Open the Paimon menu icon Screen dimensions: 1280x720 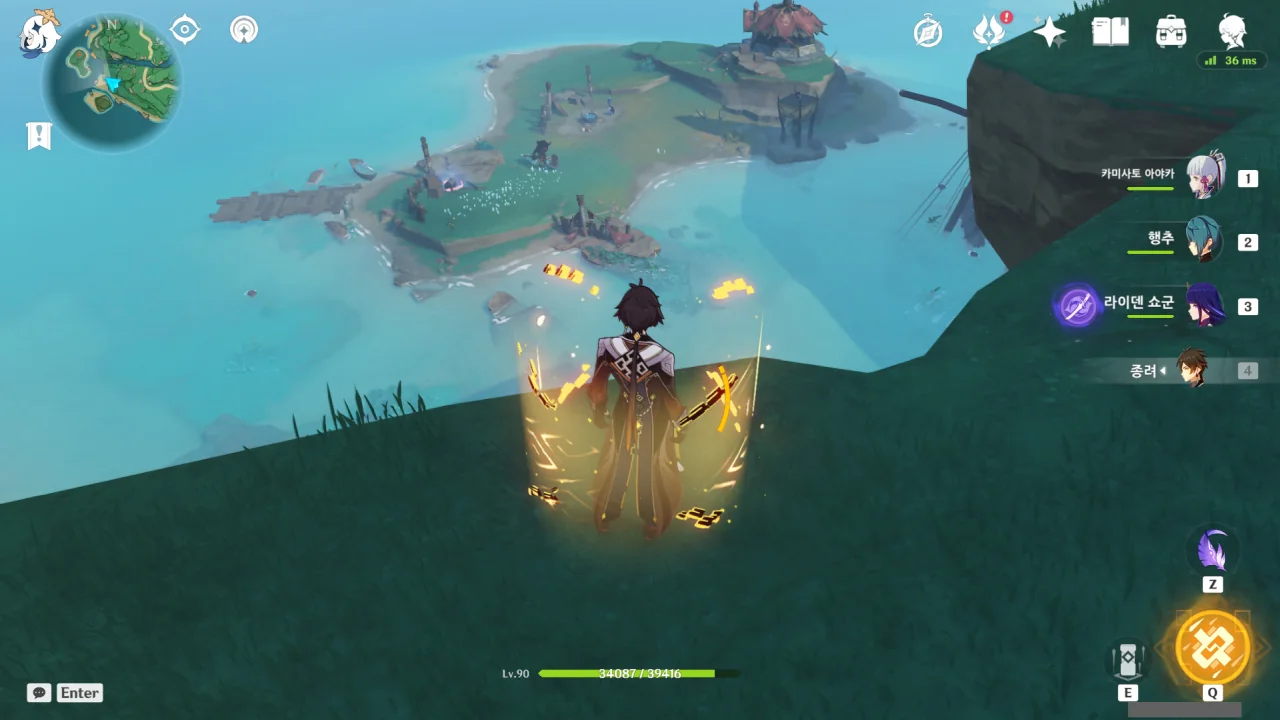(40, 31)
